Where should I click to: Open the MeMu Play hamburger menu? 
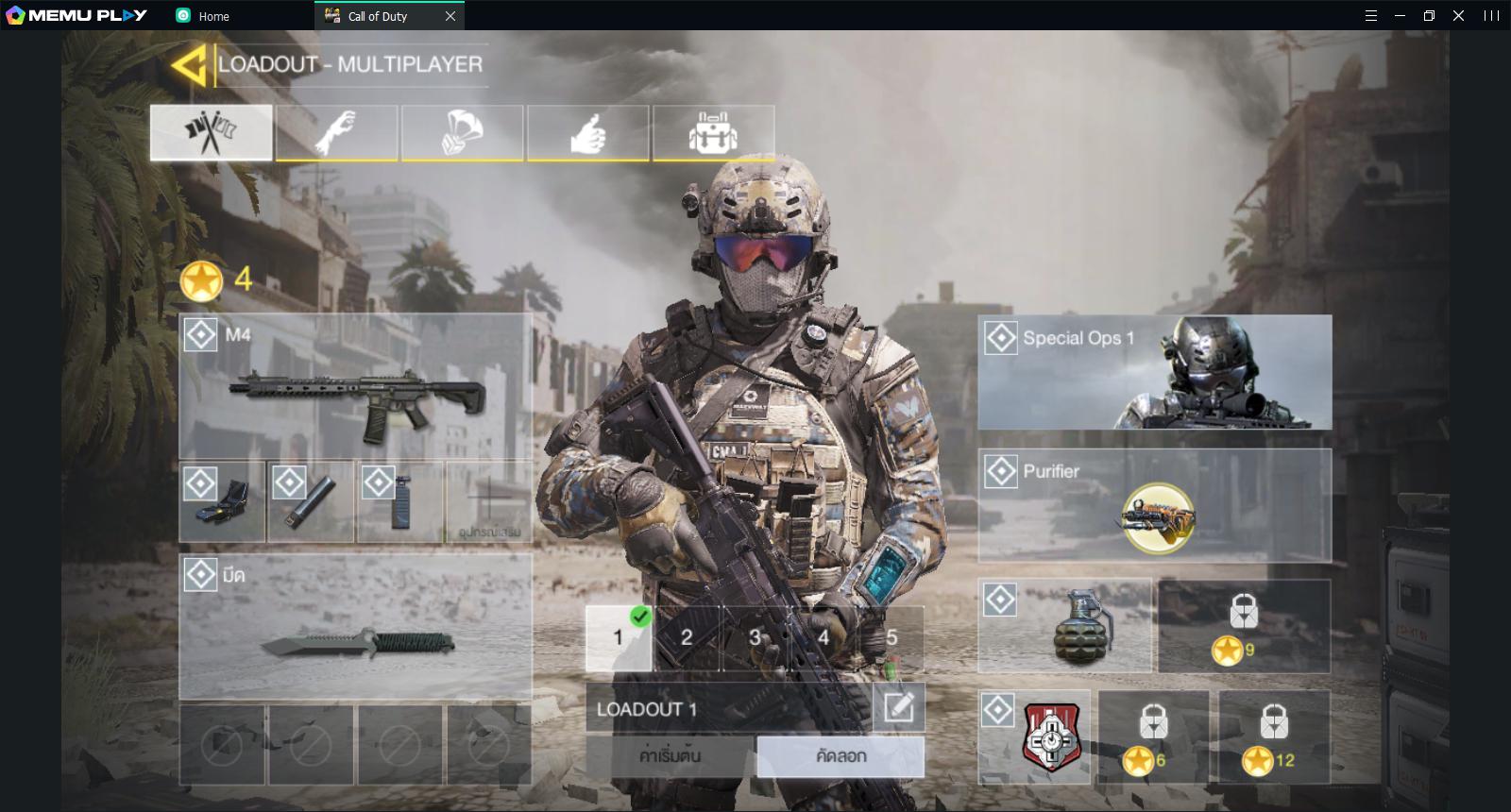[1369, 15]
